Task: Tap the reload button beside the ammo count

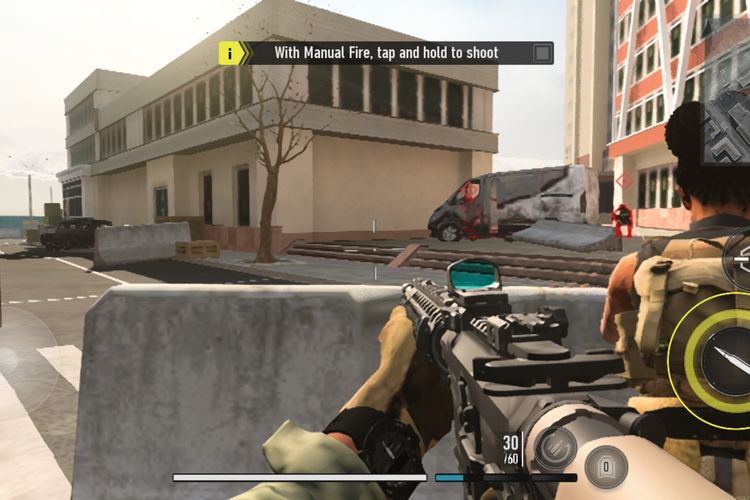Action: click(553, 446)
